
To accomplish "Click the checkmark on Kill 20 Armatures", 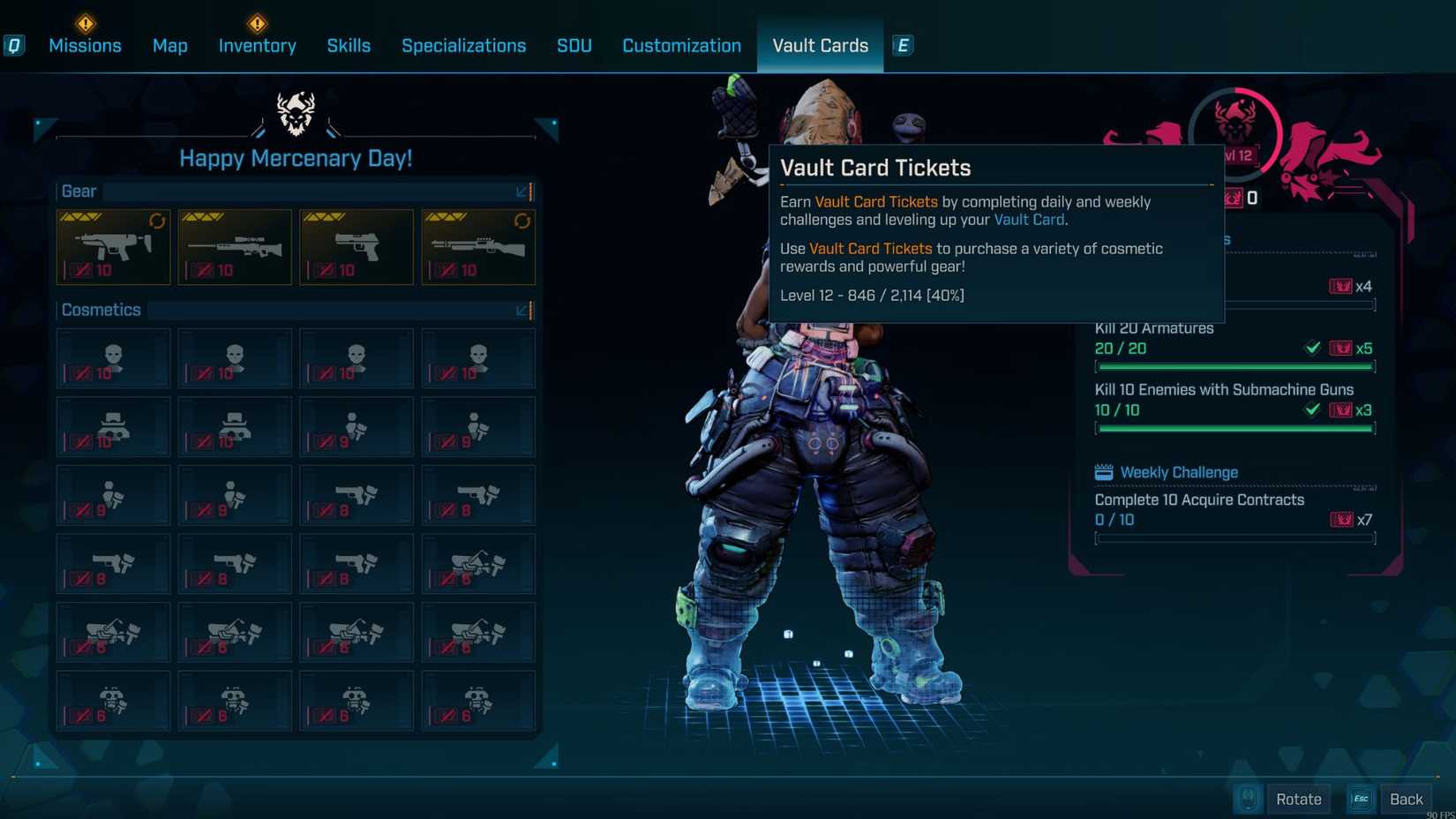I will [1314, 348].
